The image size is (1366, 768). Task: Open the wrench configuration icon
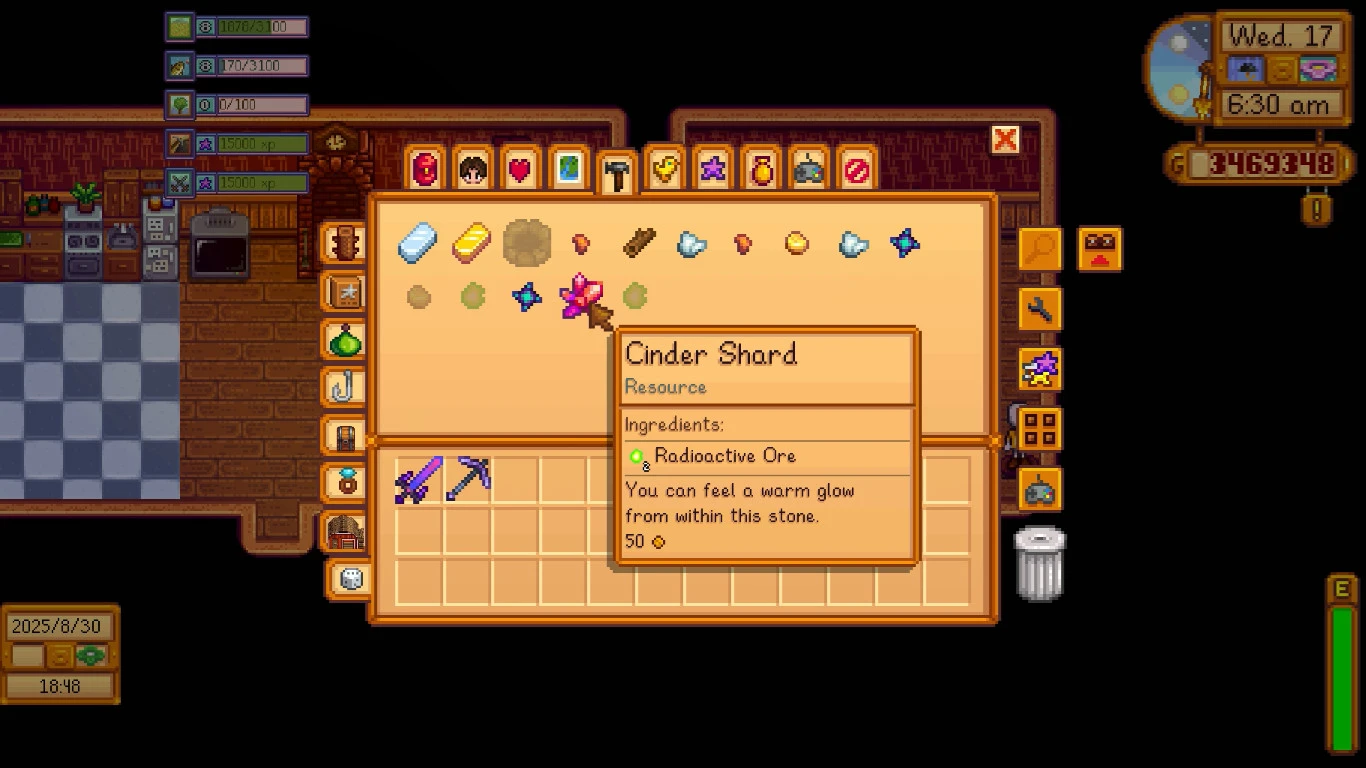click(1038, 309)
